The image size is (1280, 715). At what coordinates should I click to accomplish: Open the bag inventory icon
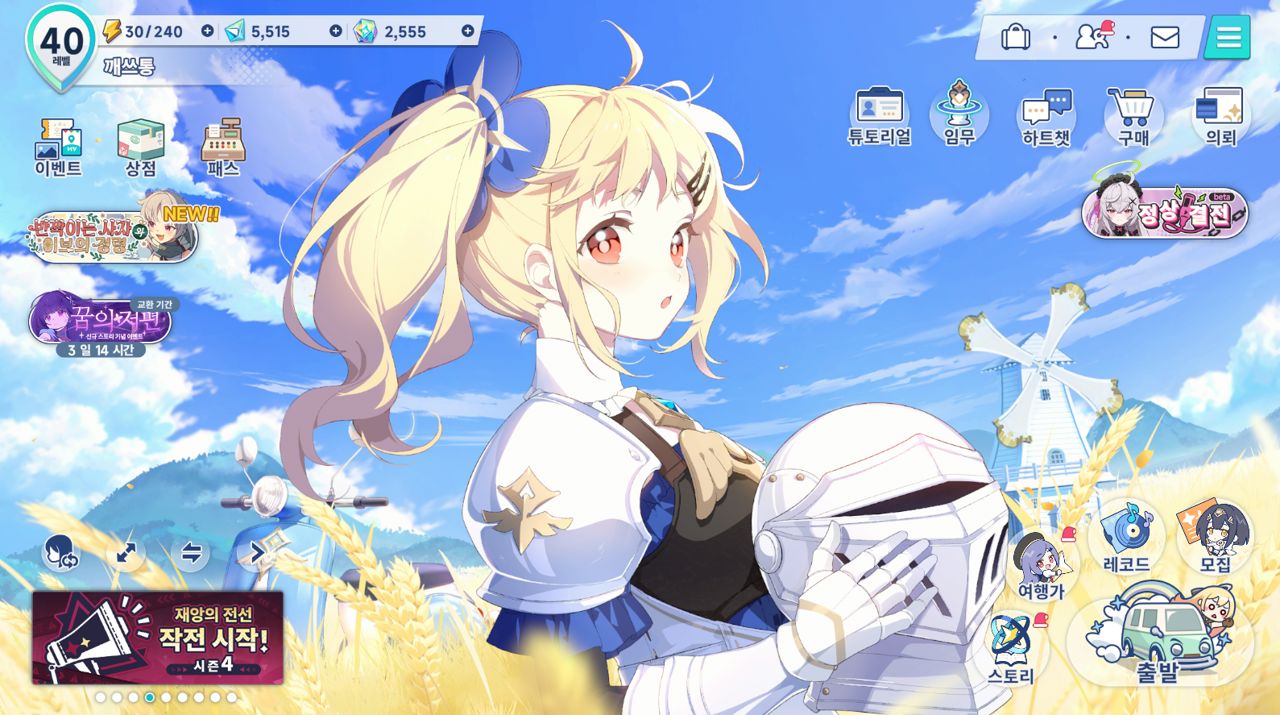pyautogui.click(x=1015, y=37)
